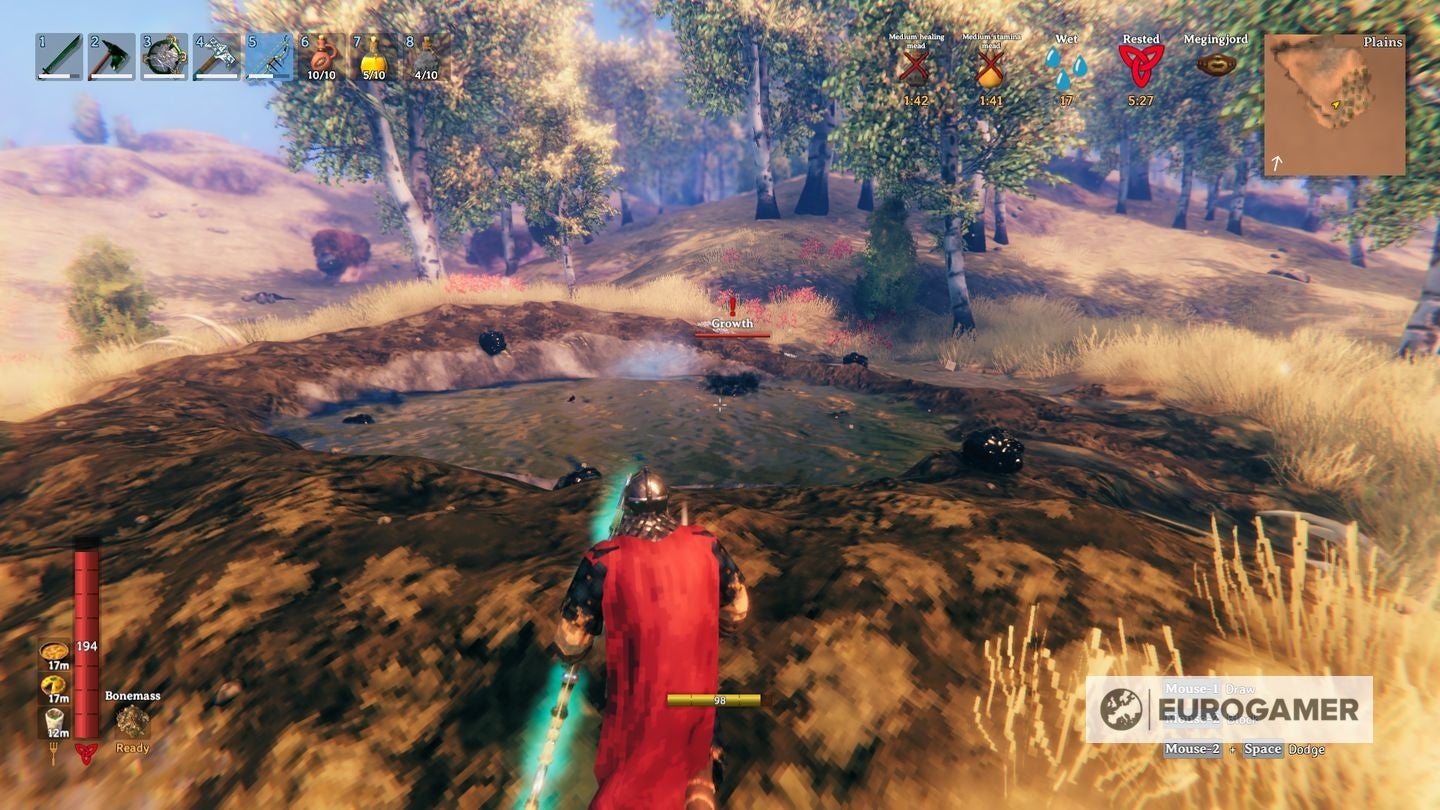1440x810 pixels.
Task: Use the medium healing mead in slot 6
Action: (320, 58)
